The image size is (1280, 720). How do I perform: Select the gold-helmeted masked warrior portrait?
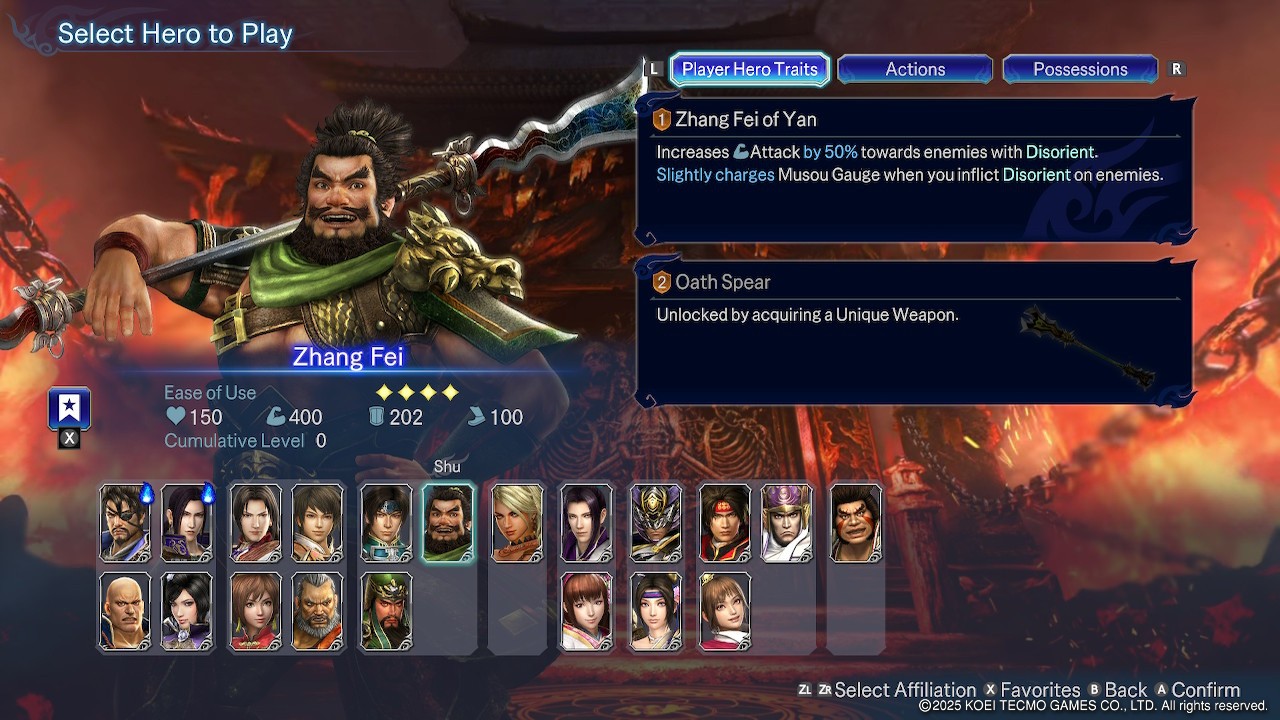pyautogui.click(x=656, y=523)
